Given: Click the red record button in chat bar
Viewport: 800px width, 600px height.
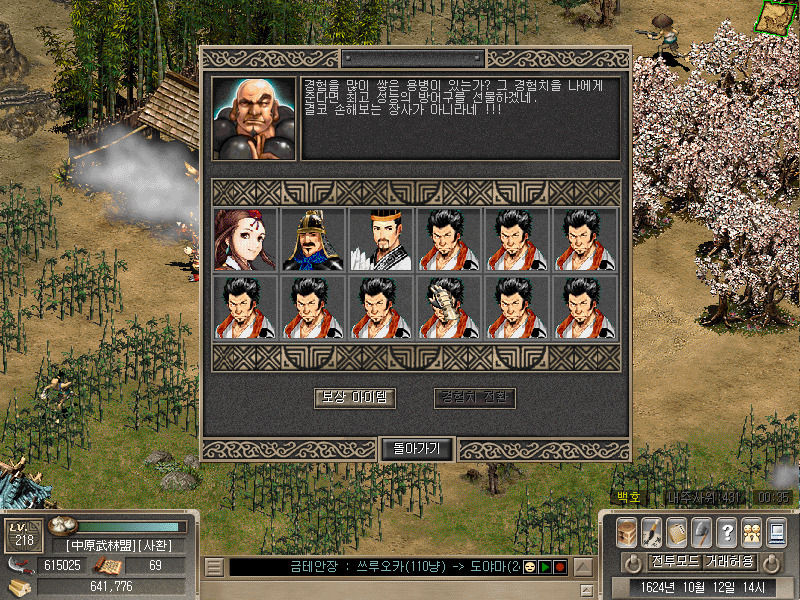Looking at the screenshot, I should coord(560,567).
